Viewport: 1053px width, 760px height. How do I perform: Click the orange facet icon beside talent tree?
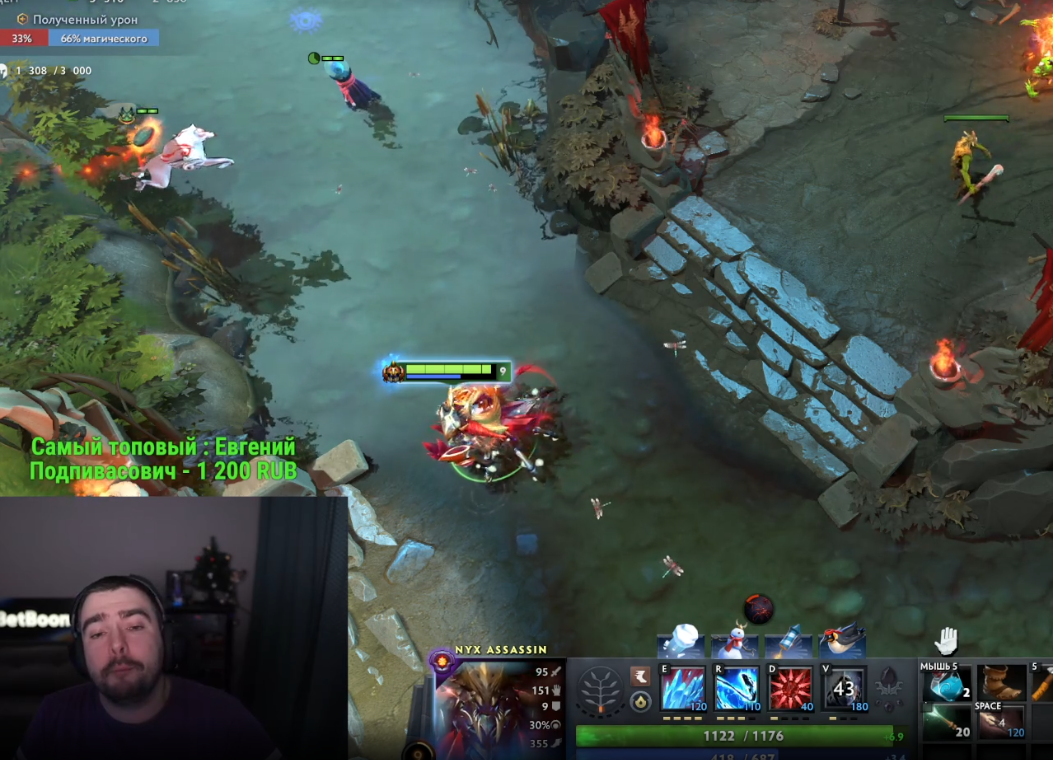(x=639, y=677)
